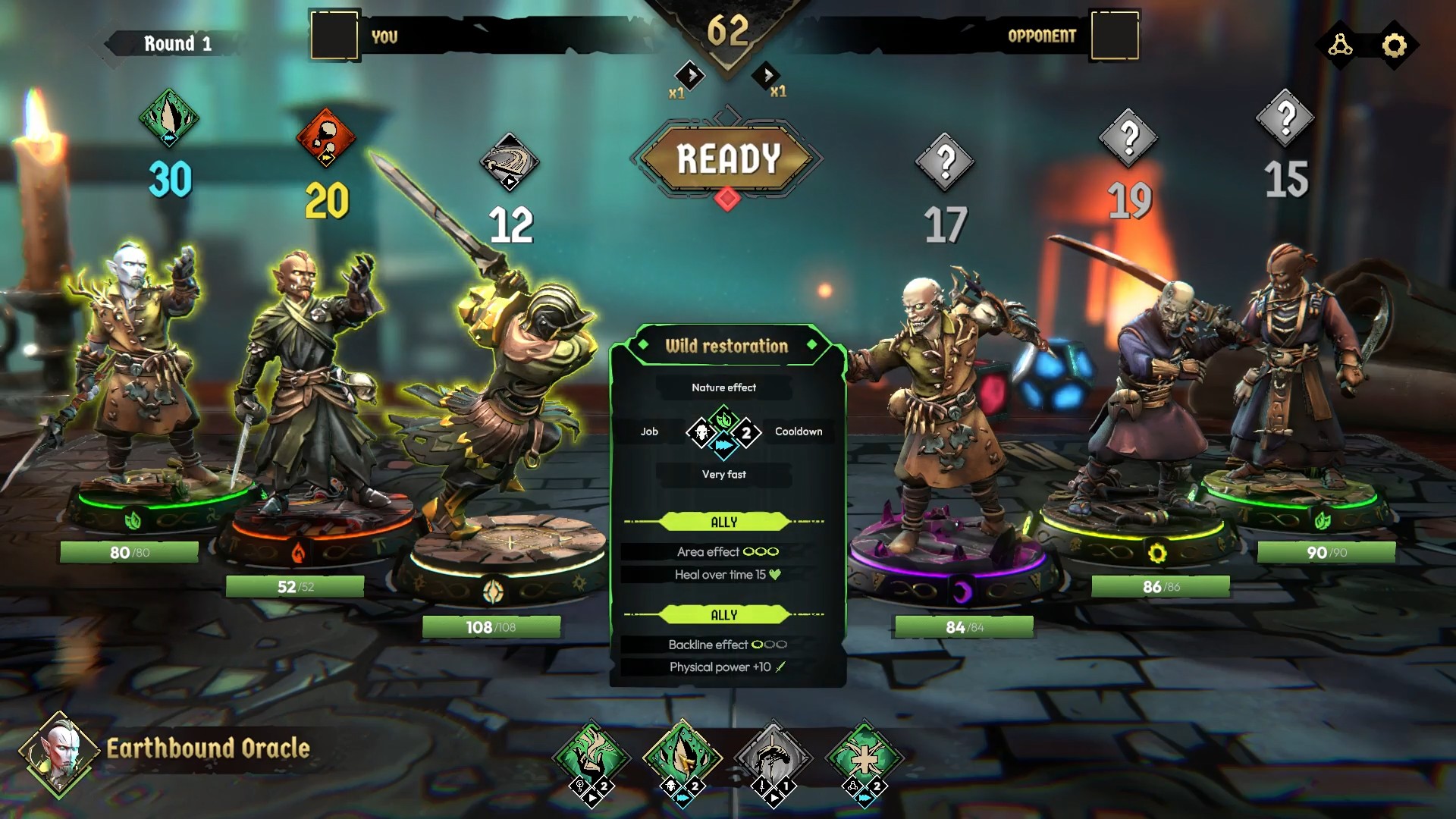The width and height of the screenshot is (1456, 819).
Task: Open the three-node triangle menu icon
Action: (x=1340, y=45)
